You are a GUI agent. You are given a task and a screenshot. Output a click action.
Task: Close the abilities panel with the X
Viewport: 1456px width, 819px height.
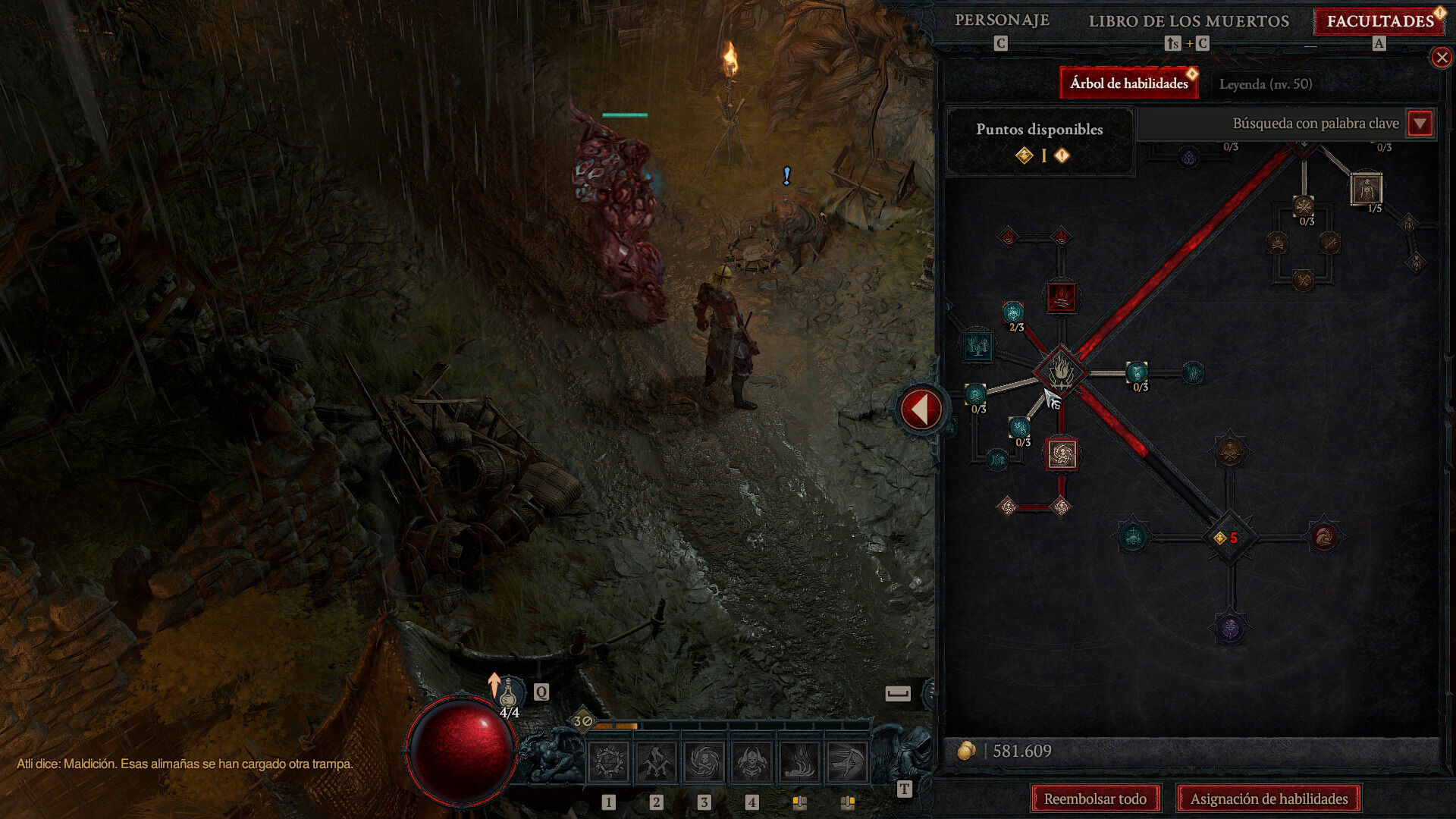[x=1441, y=58]
